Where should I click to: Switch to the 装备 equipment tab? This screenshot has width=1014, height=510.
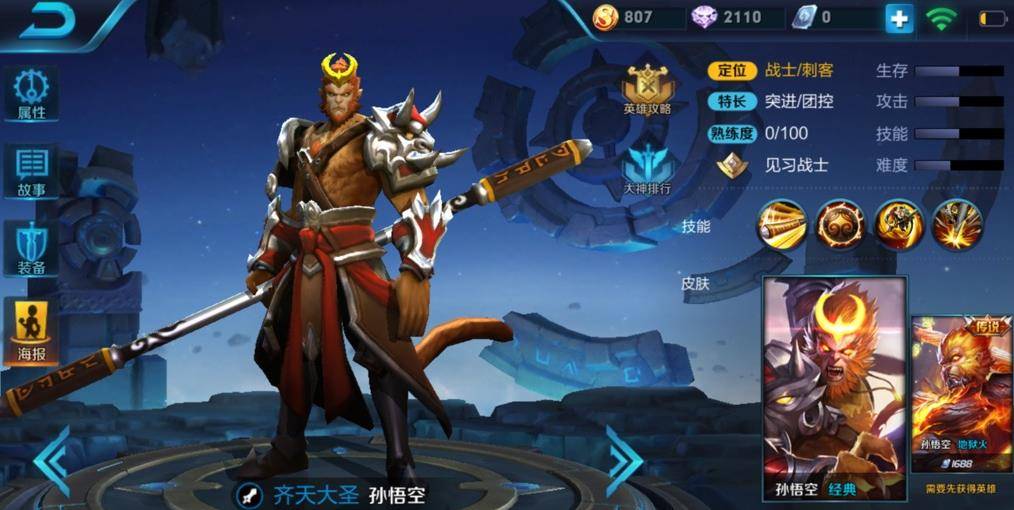coord(32,248)
